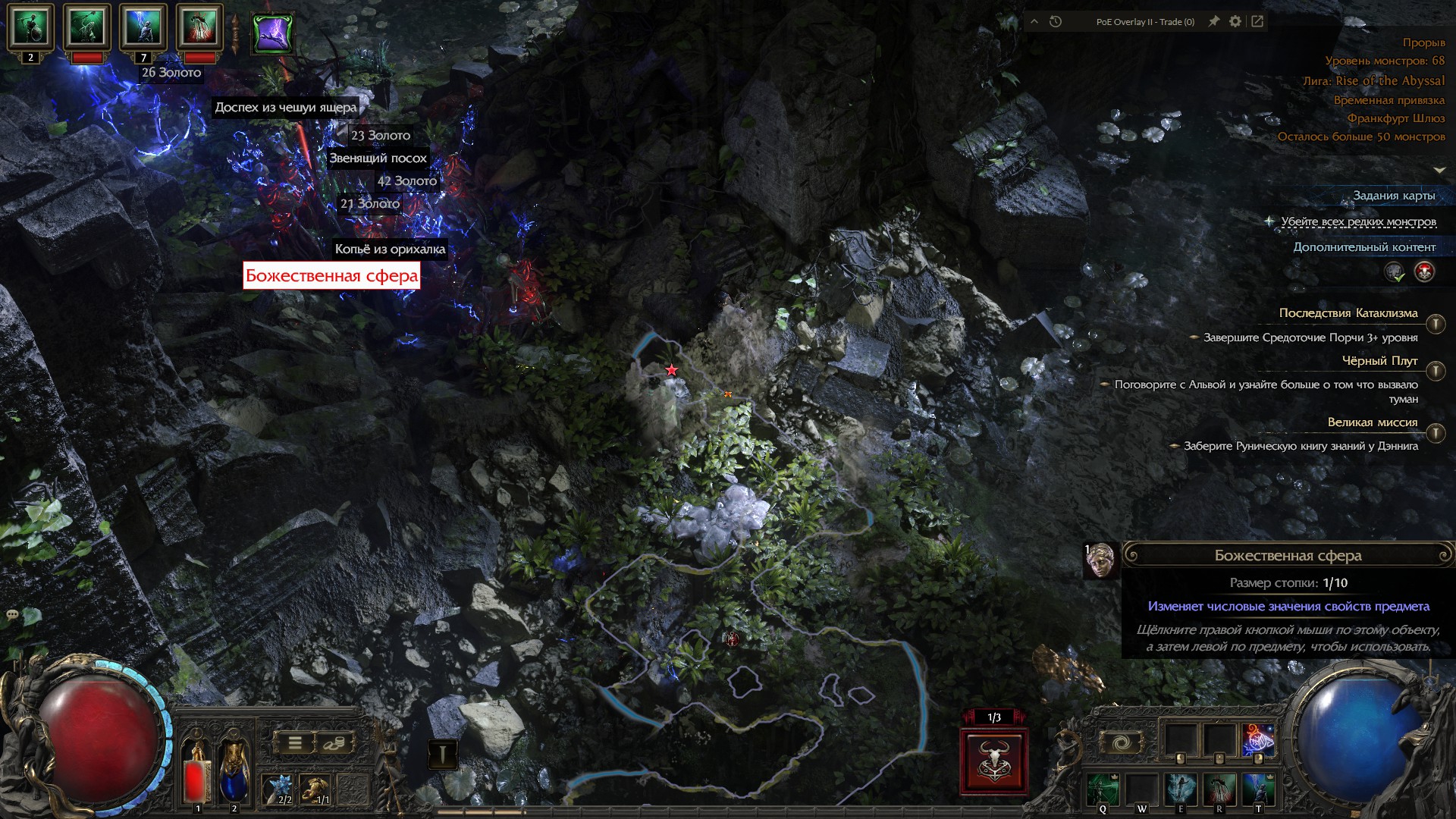Pick up the Копьё из орихалка item label
Screen dimensions: 1456x819
click(x=390, y=249)
